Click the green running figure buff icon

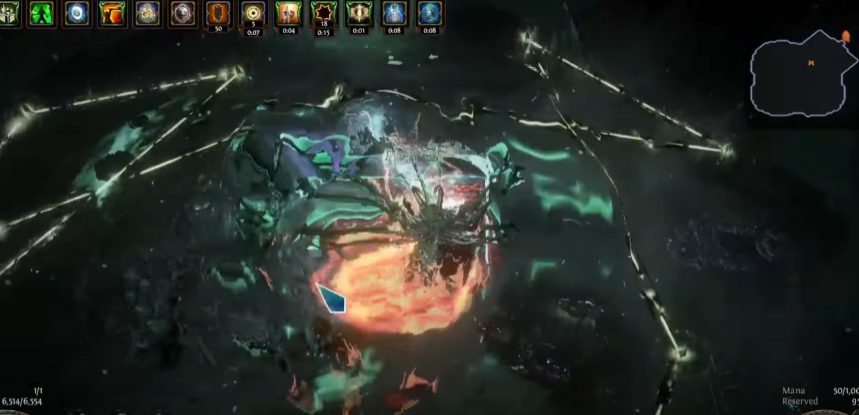[43, 13]
